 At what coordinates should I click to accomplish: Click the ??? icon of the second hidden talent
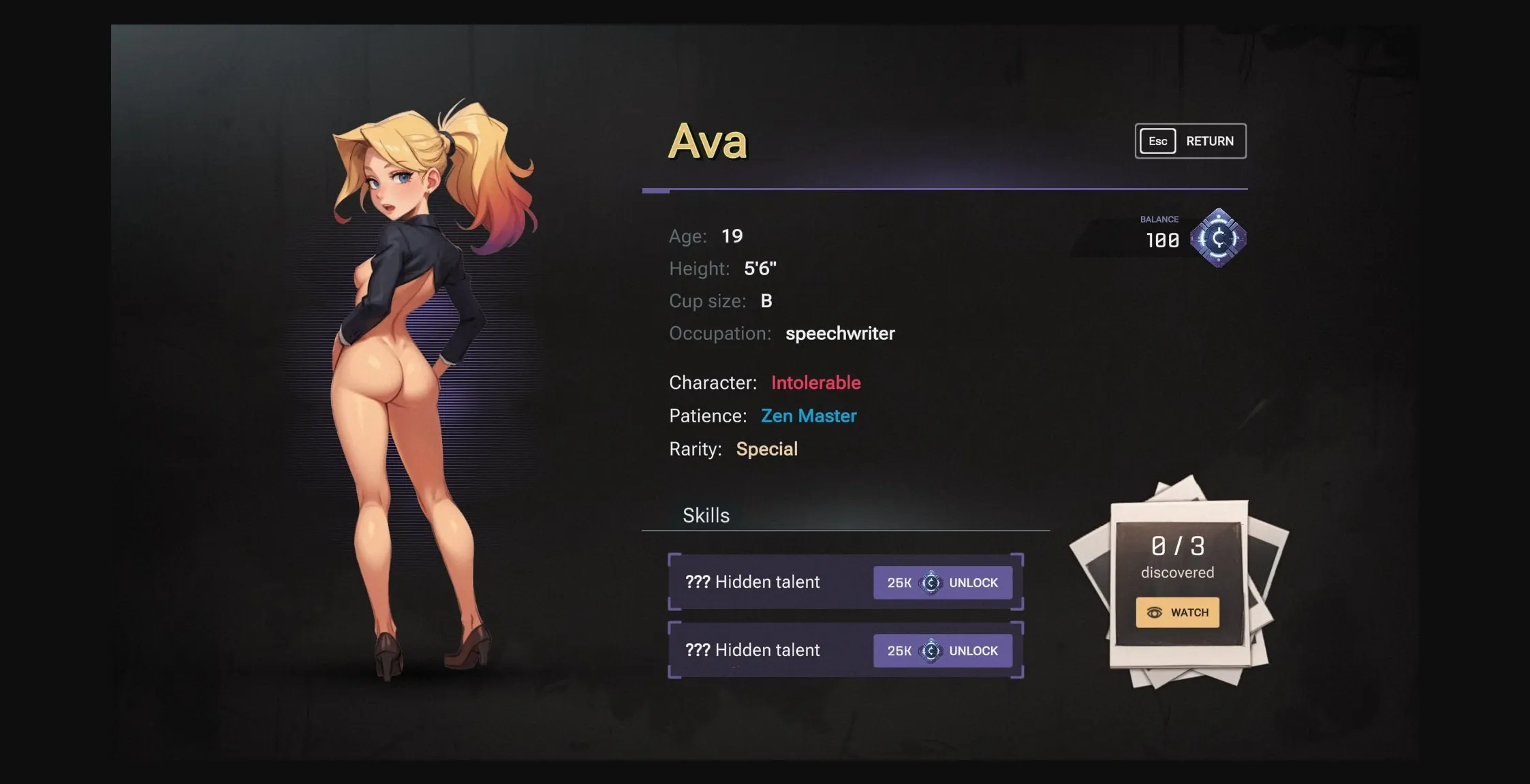(696, 650)
